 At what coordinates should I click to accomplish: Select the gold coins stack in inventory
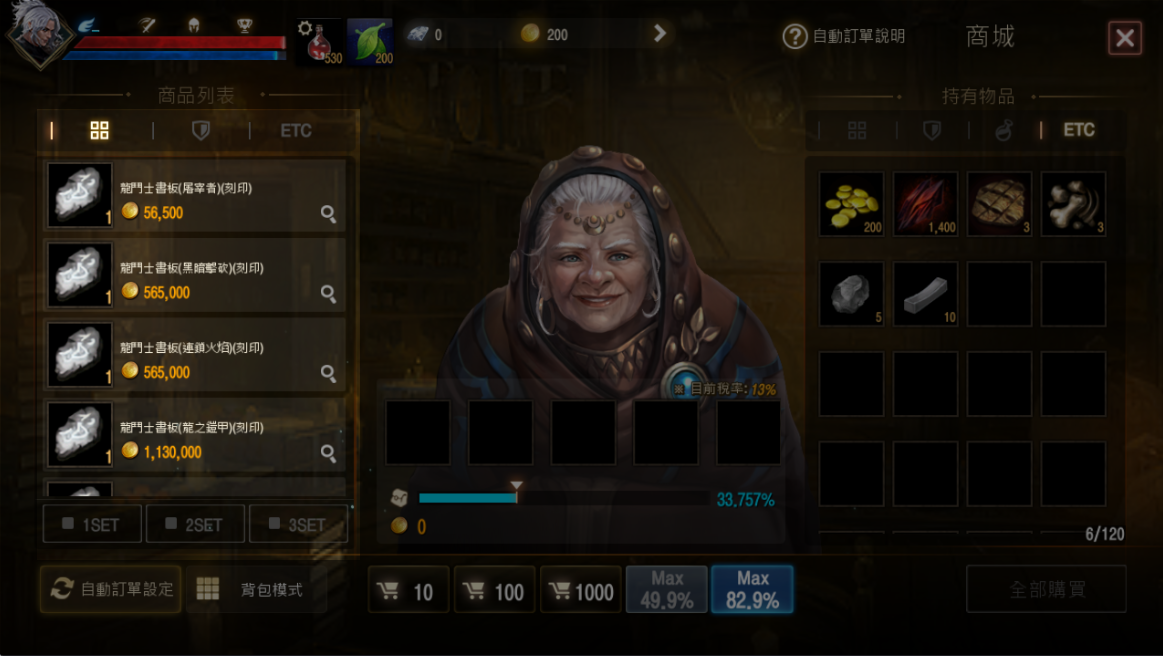coord(851,204)
